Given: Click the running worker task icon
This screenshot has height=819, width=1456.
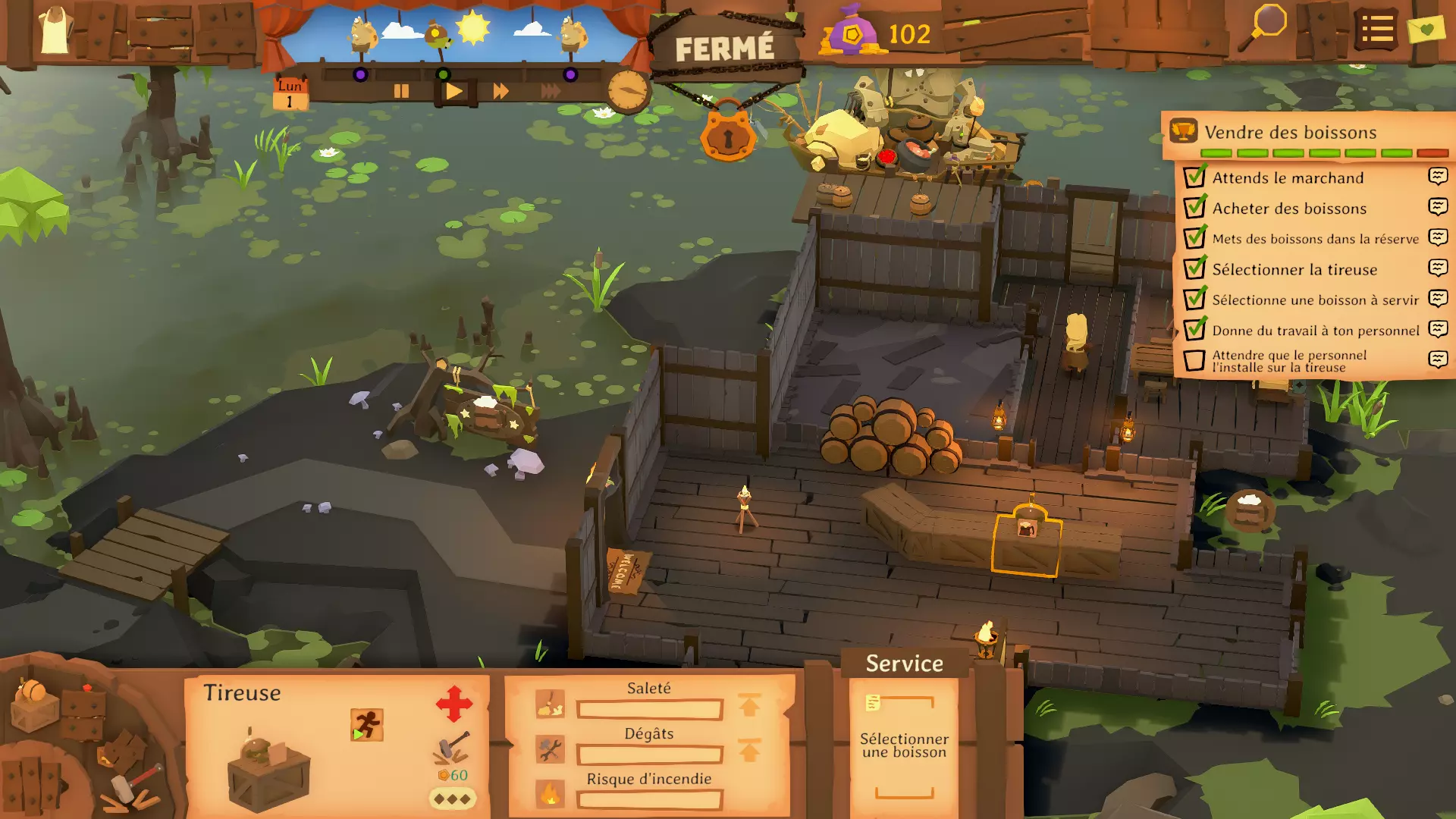Looking at the screenshot, I should [367, 725].
